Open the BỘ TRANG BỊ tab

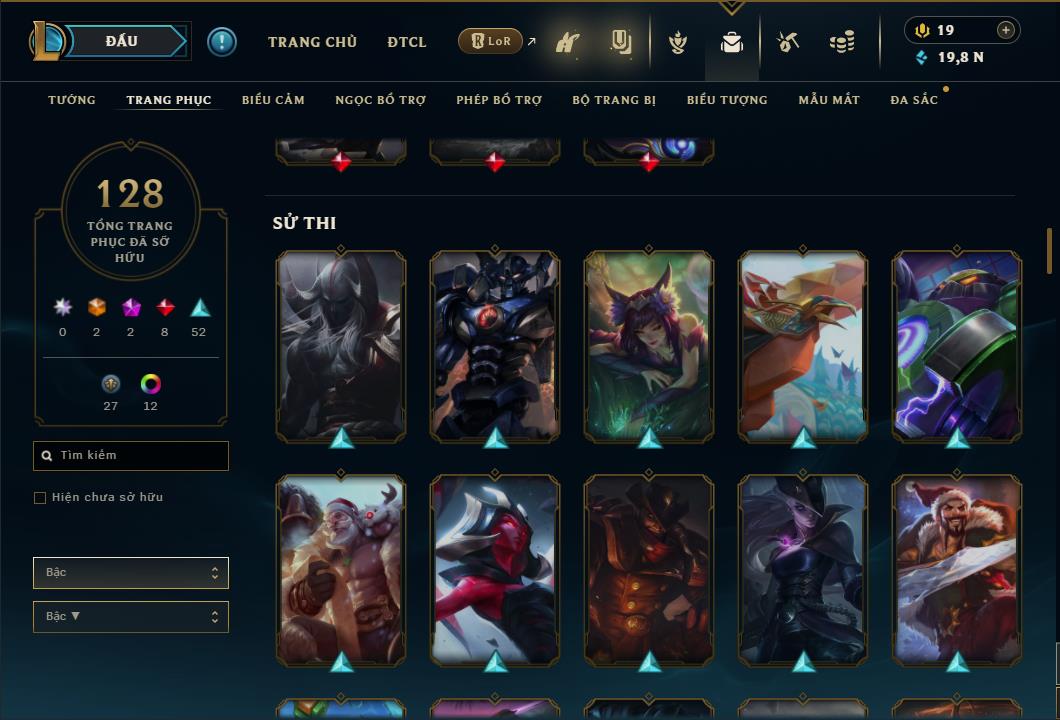[x=614, y=100]
